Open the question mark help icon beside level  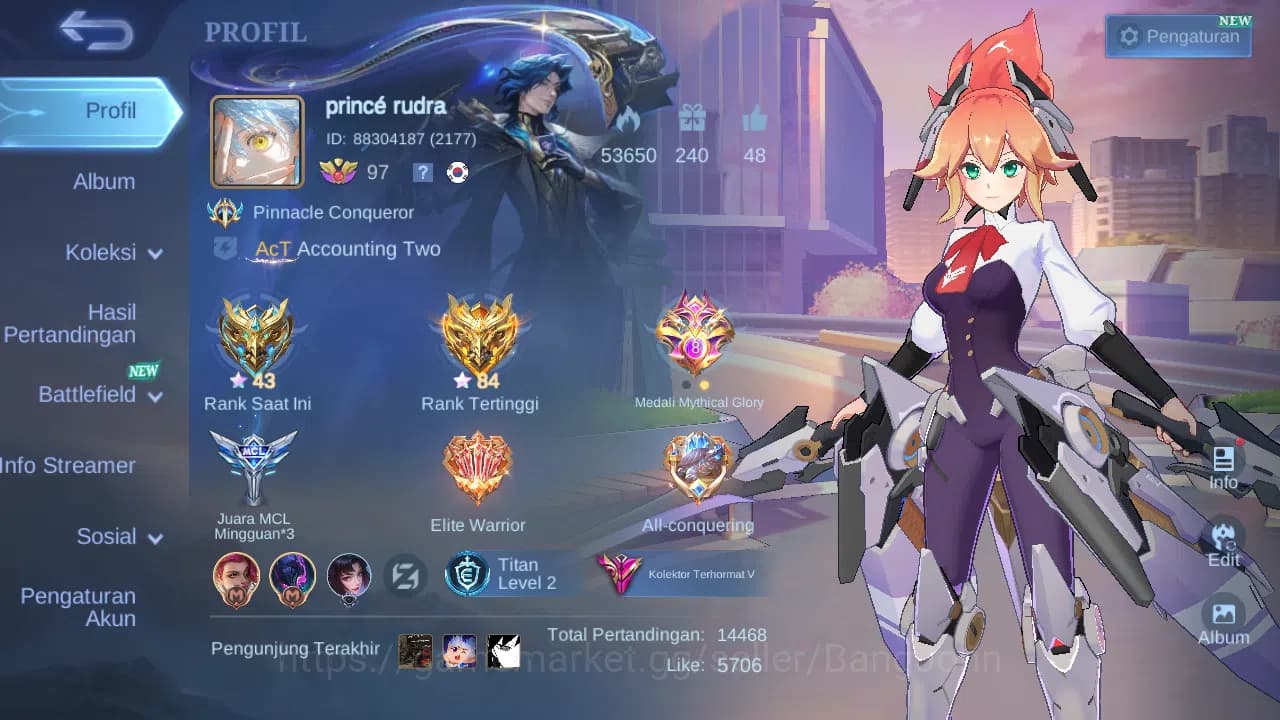pyautogui.click(x=422, y=172)
